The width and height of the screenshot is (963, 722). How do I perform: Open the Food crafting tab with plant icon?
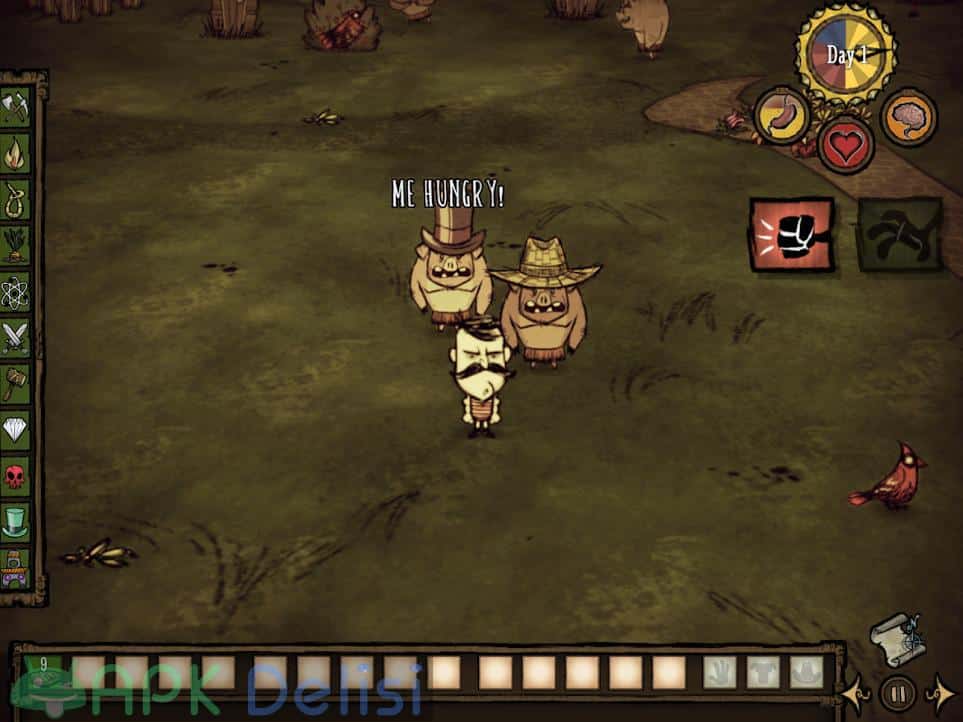16,246
